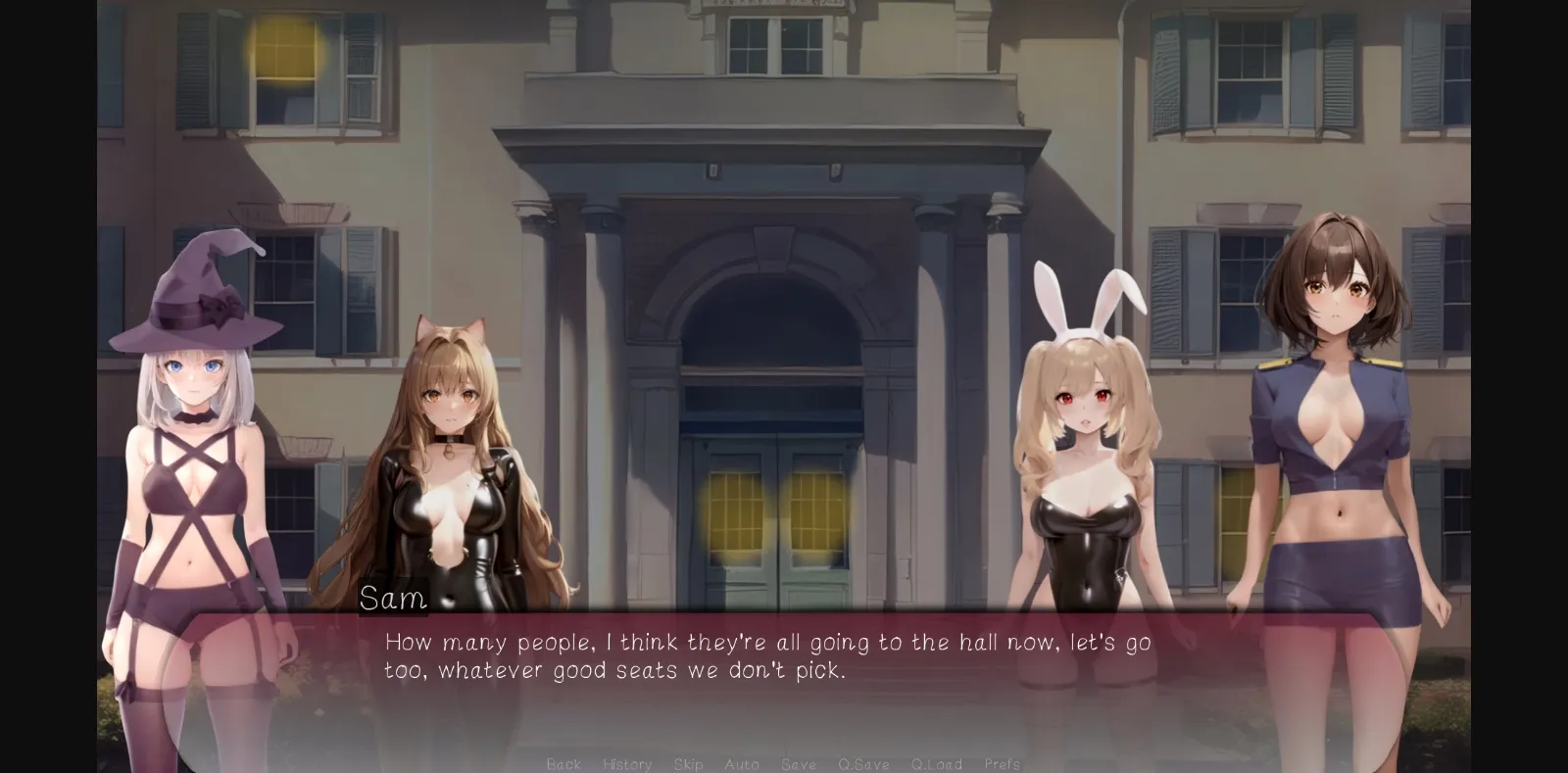Rewind dialogue with the Back button
Image resolution: width=1568 pixels, height=773 pixels.
point(563,764)
